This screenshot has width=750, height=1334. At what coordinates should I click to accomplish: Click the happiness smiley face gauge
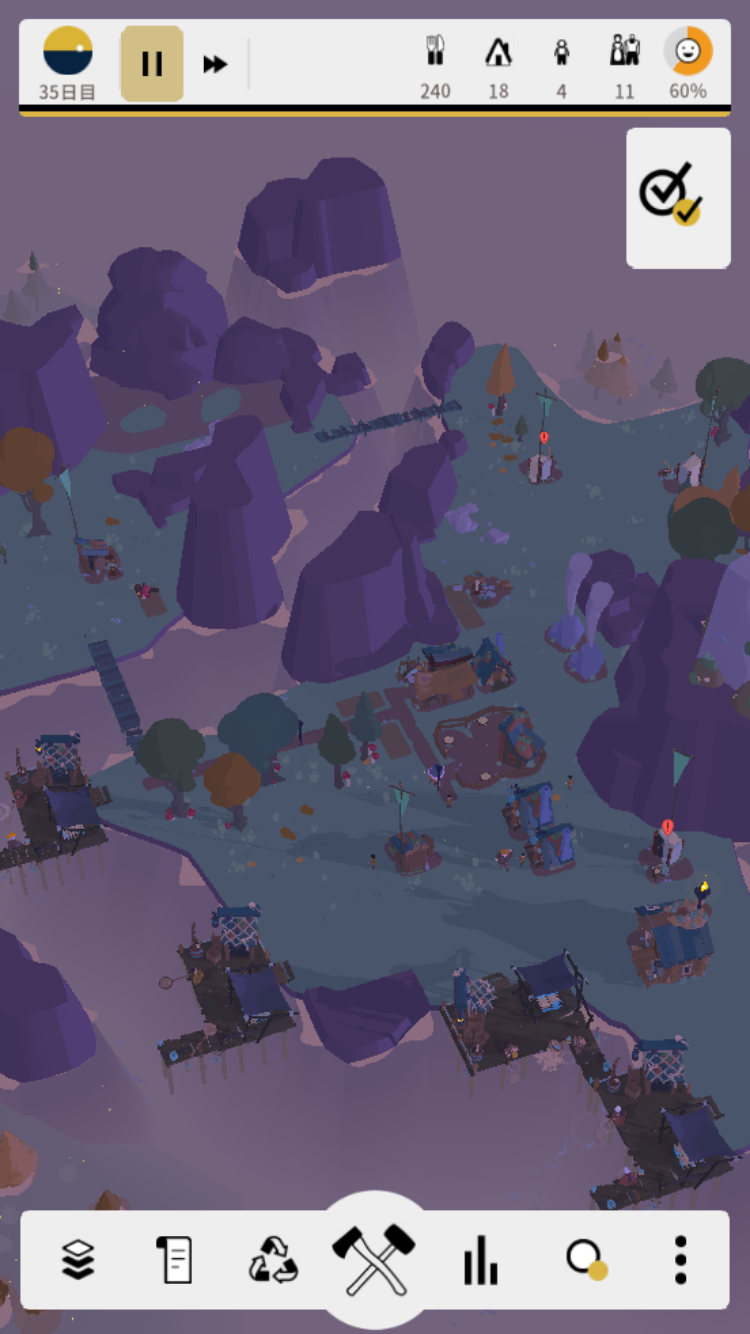point(688,52)
